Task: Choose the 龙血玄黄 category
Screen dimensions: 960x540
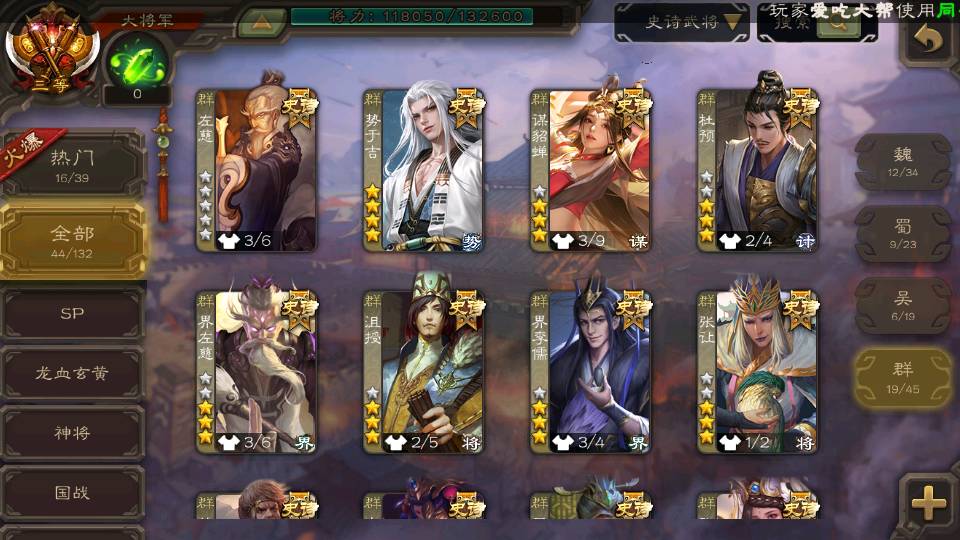Action: click(72, 373)
